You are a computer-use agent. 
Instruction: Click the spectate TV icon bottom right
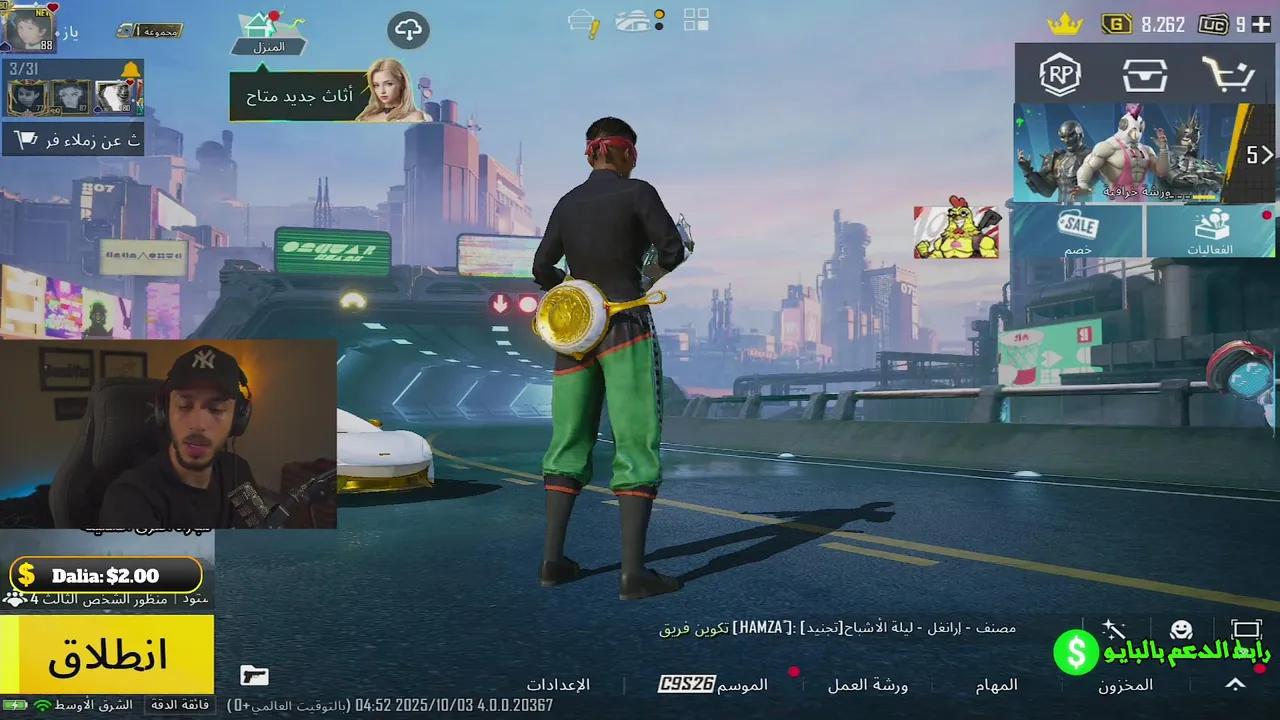pos(1245,630)
